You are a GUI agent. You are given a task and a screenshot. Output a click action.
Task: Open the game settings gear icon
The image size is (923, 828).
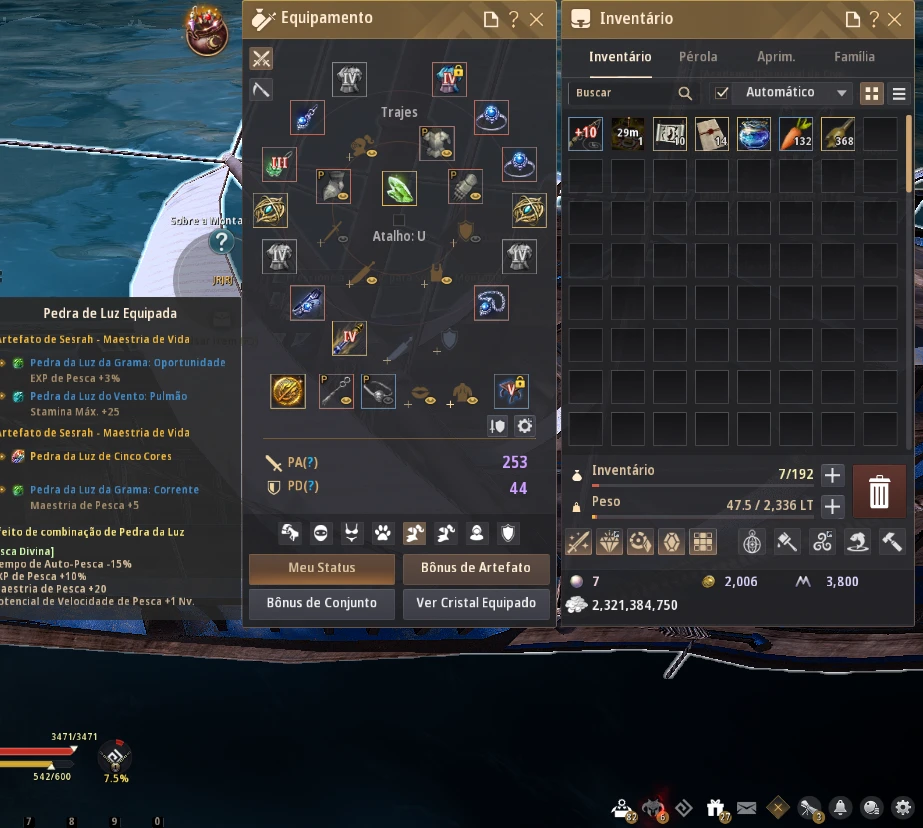[903, 807]
